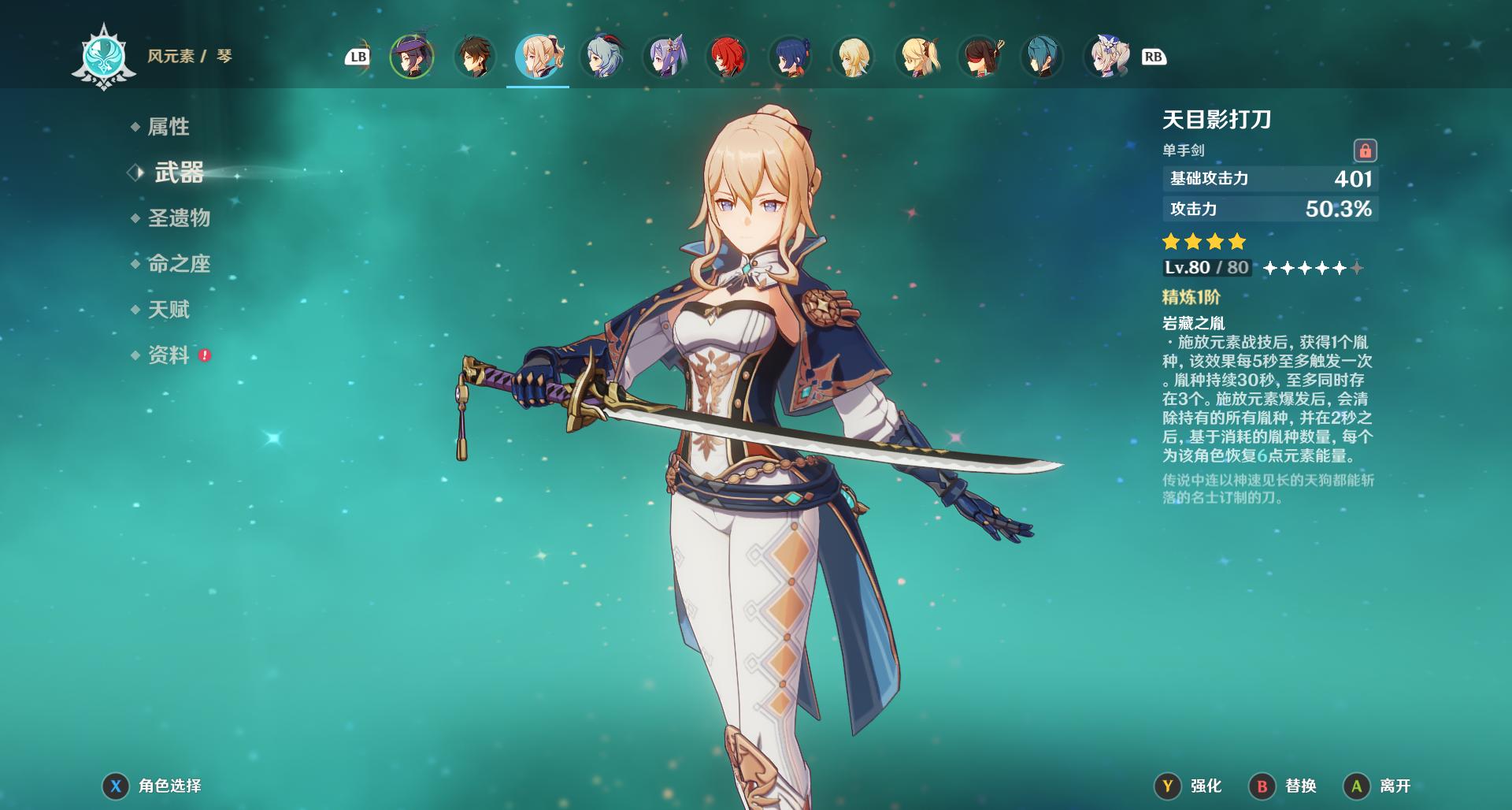1512x810 pixels.
Task: Select the 武器 weapon menu entry
Action: (179, 173)
